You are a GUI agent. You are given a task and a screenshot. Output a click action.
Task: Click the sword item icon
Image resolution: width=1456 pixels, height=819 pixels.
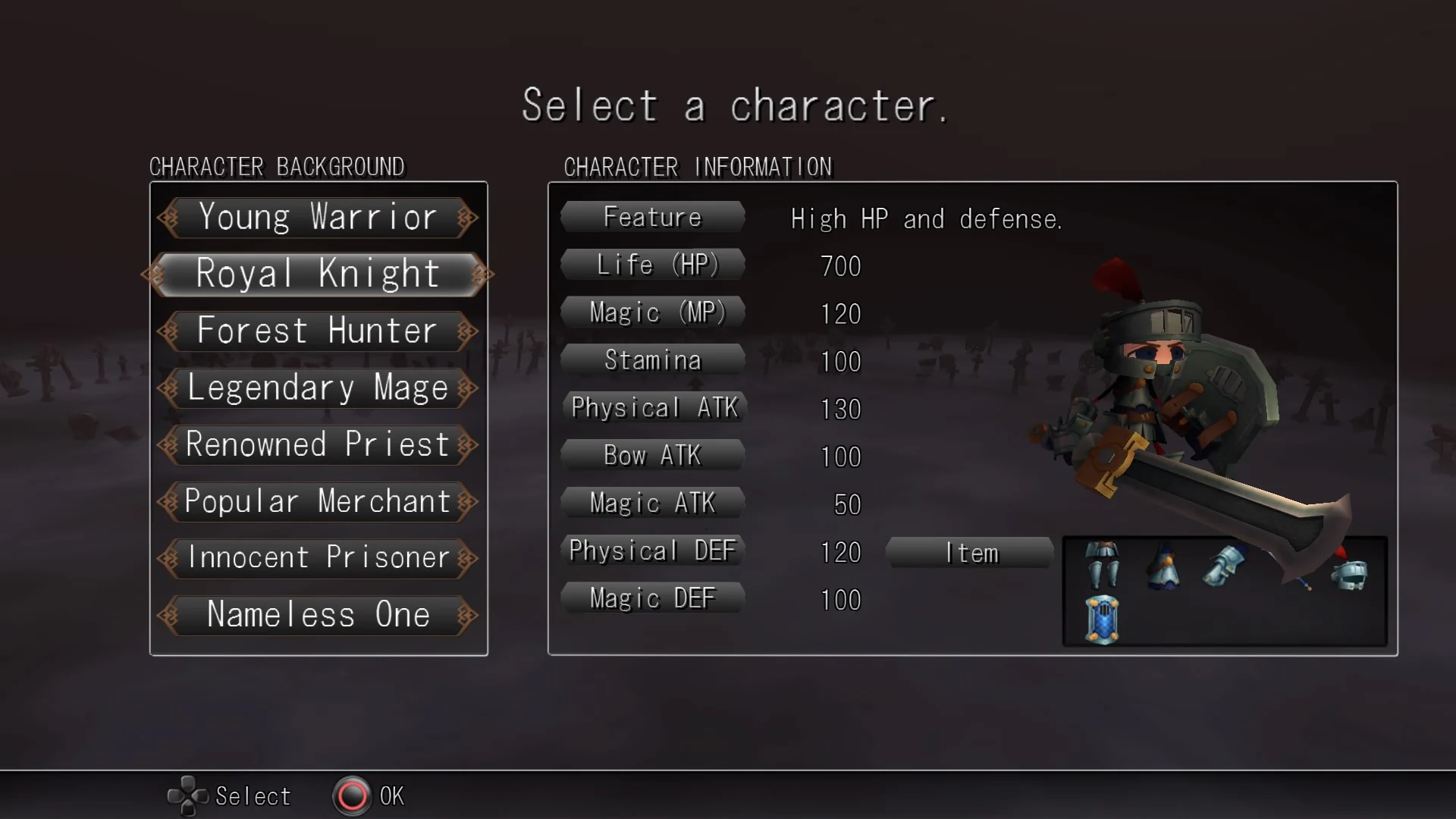(x=1303, y=582)
